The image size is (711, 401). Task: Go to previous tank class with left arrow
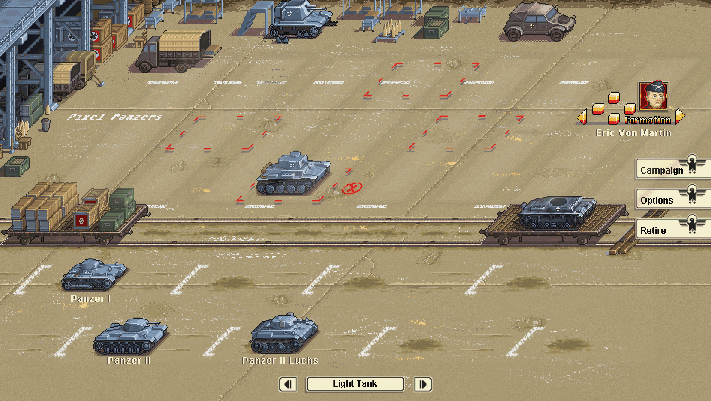(x=288, y=384)
